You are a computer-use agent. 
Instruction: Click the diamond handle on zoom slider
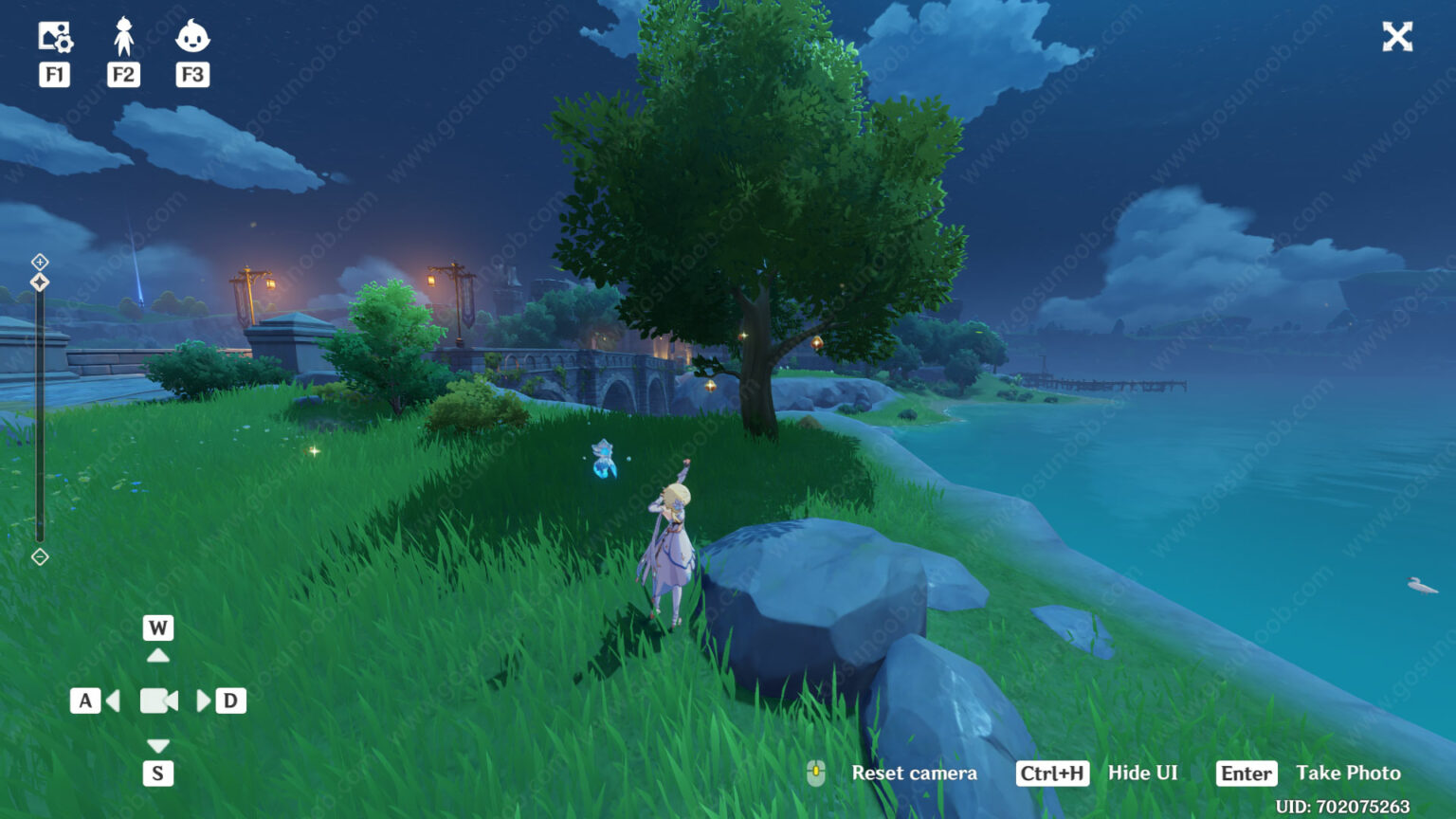pos(40,282)
